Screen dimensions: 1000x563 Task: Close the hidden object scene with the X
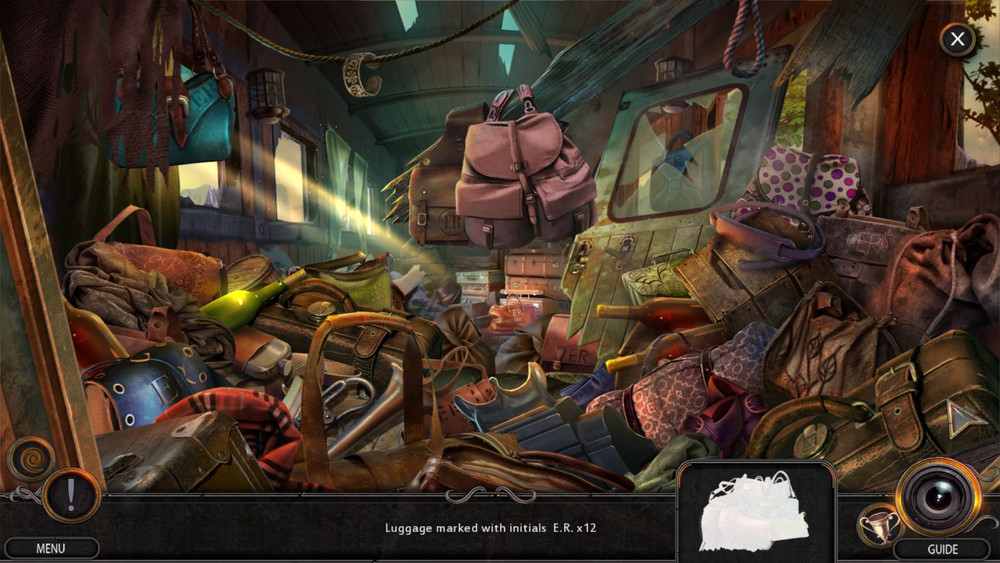(x=957, y=40)
